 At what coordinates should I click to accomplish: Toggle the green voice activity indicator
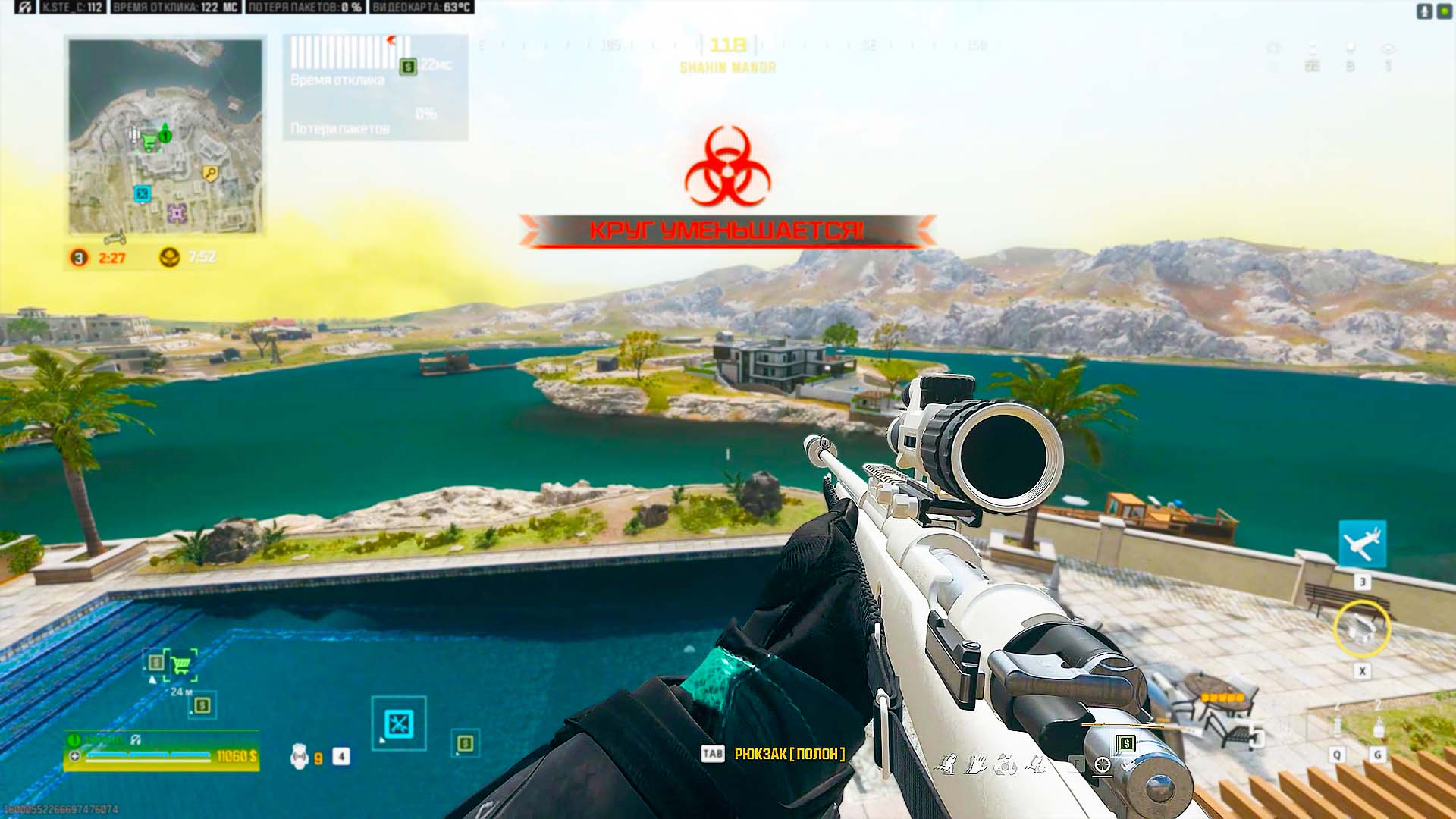coord(1445,11)
